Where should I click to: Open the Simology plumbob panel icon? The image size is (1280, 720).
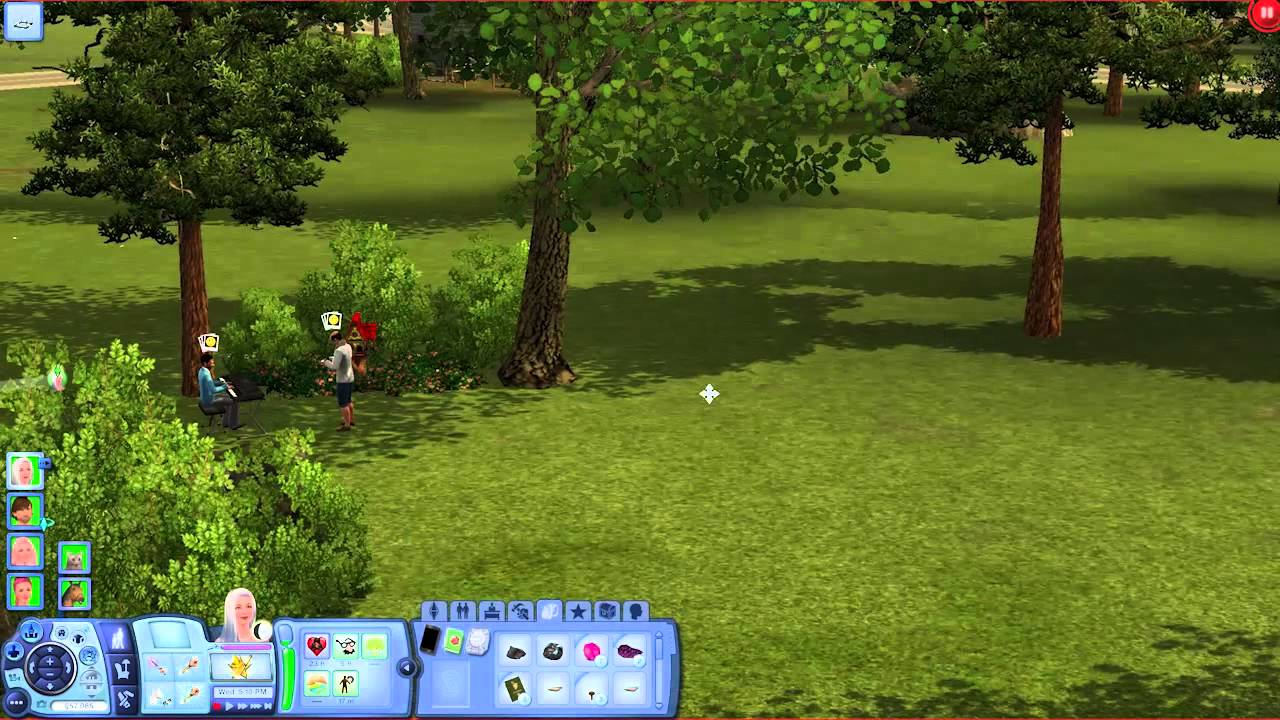click(436, 610)
